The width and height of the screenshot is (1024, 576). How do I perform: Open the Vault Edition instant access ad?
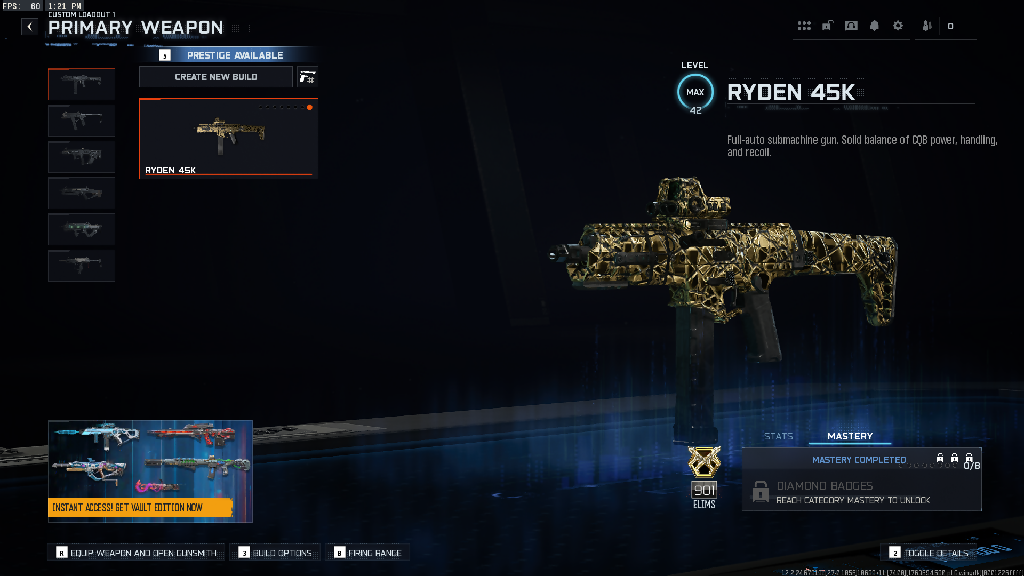tap(150, 470)
